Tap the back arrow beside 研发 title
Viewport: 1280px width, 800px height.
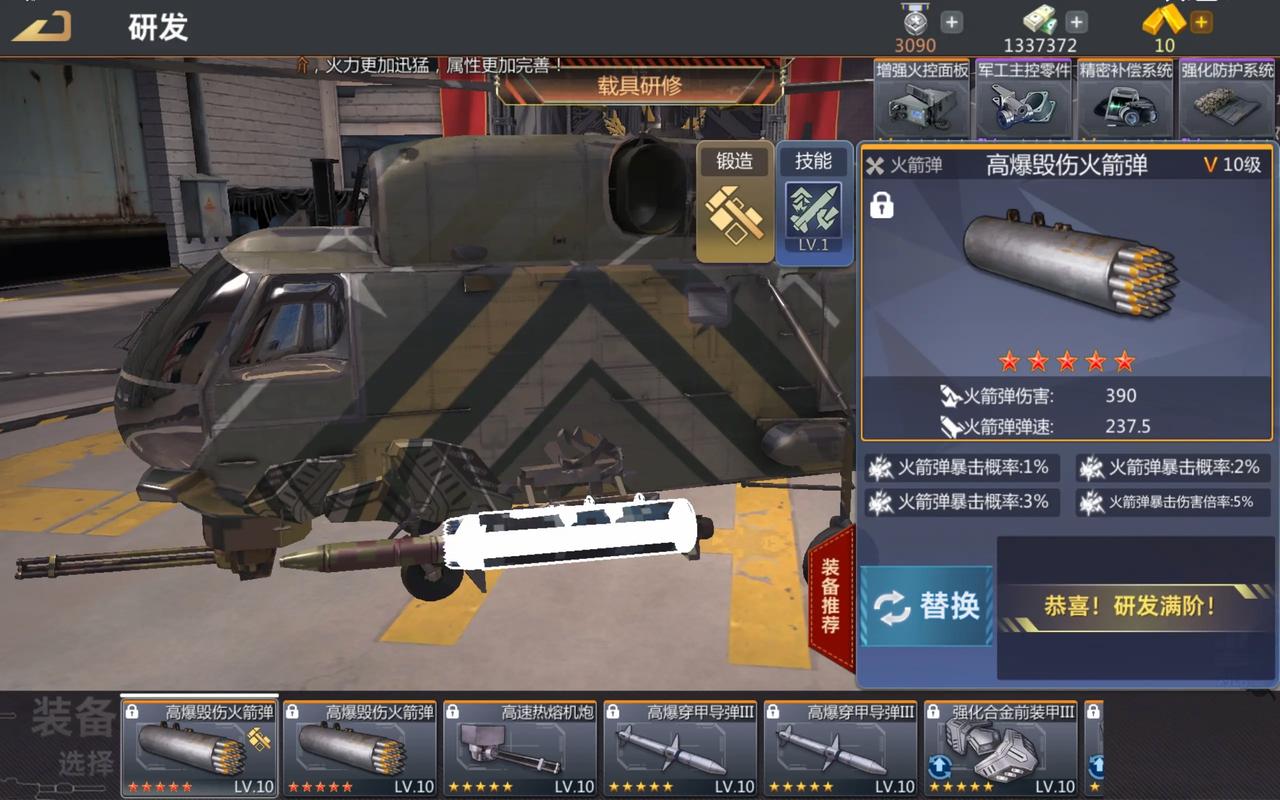pyautogui.click(x=40, y=28)
